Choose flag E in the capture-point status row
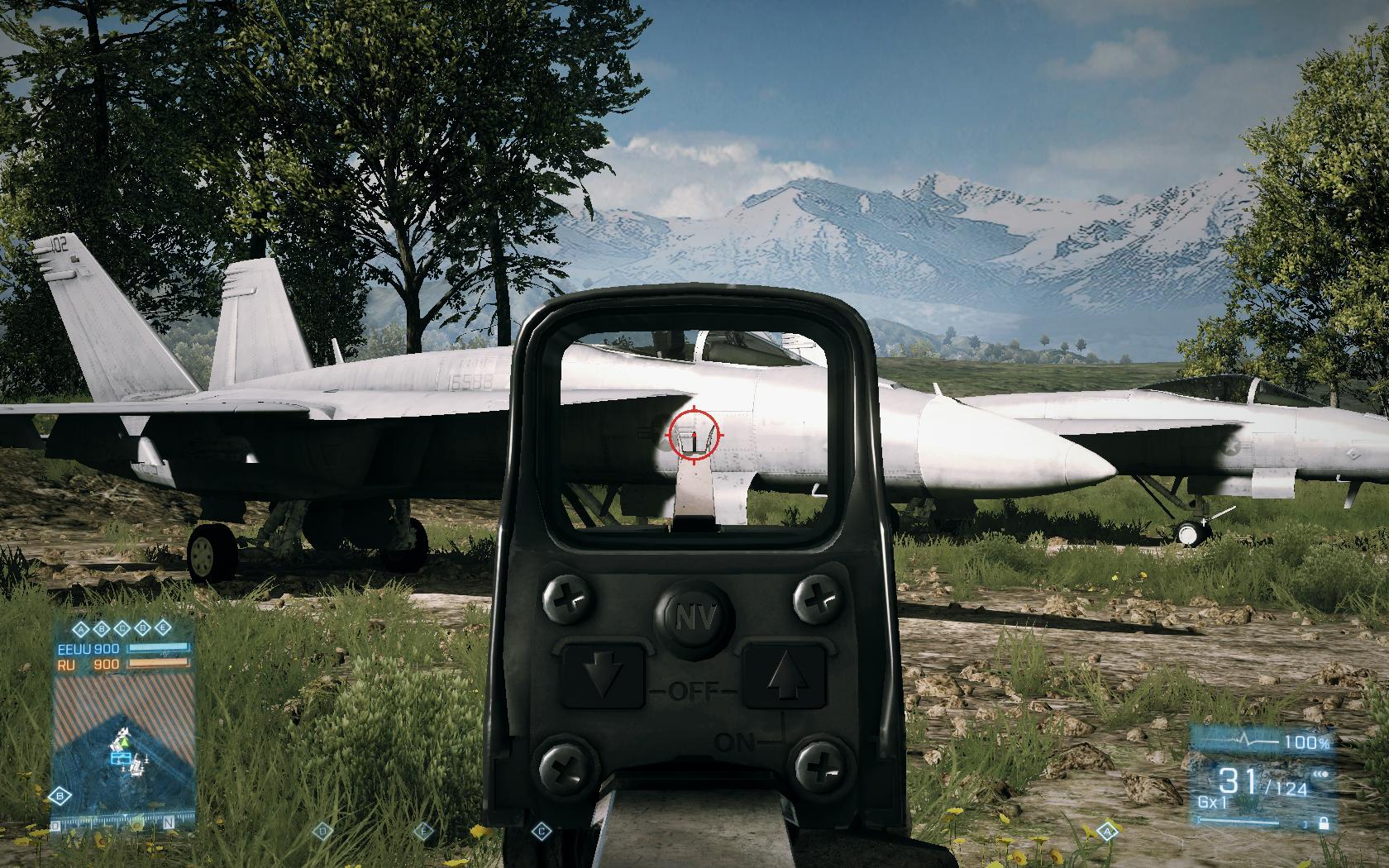 (162, 627)
